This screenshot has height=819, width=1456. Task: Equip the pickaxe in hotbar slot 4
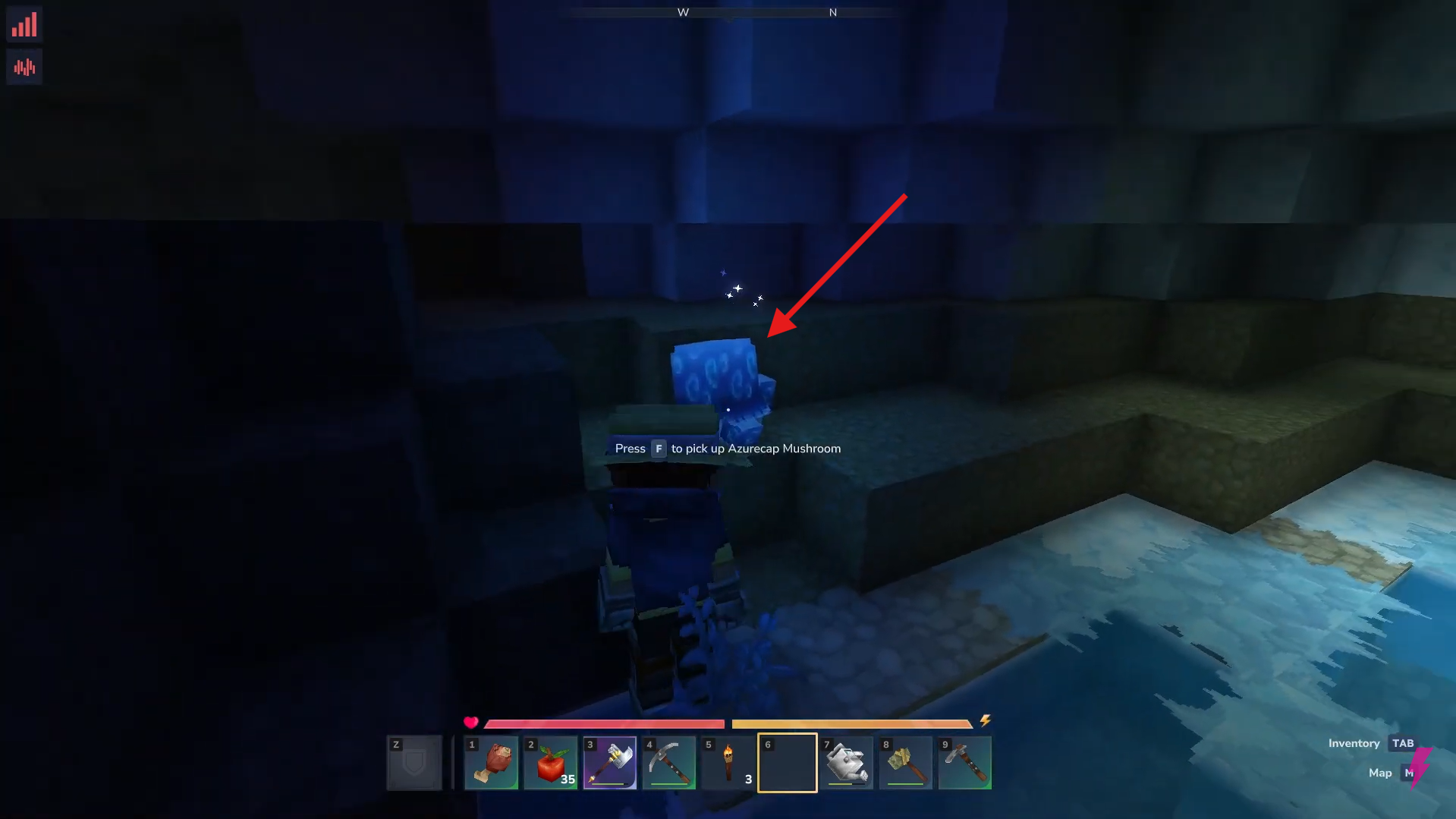tap(668, 762)
